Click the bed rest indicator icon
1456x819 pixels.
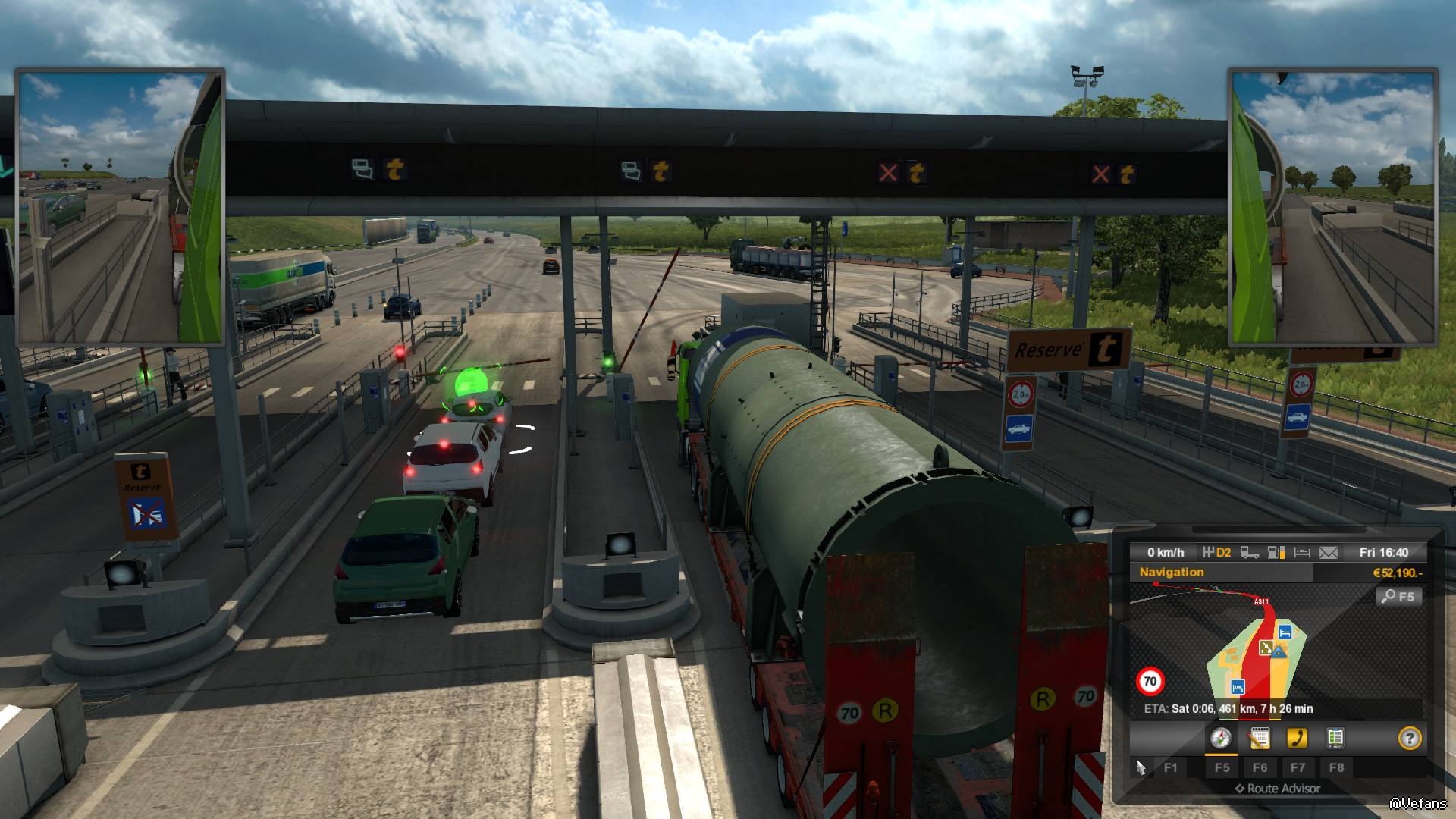[x=1302, y=553]
